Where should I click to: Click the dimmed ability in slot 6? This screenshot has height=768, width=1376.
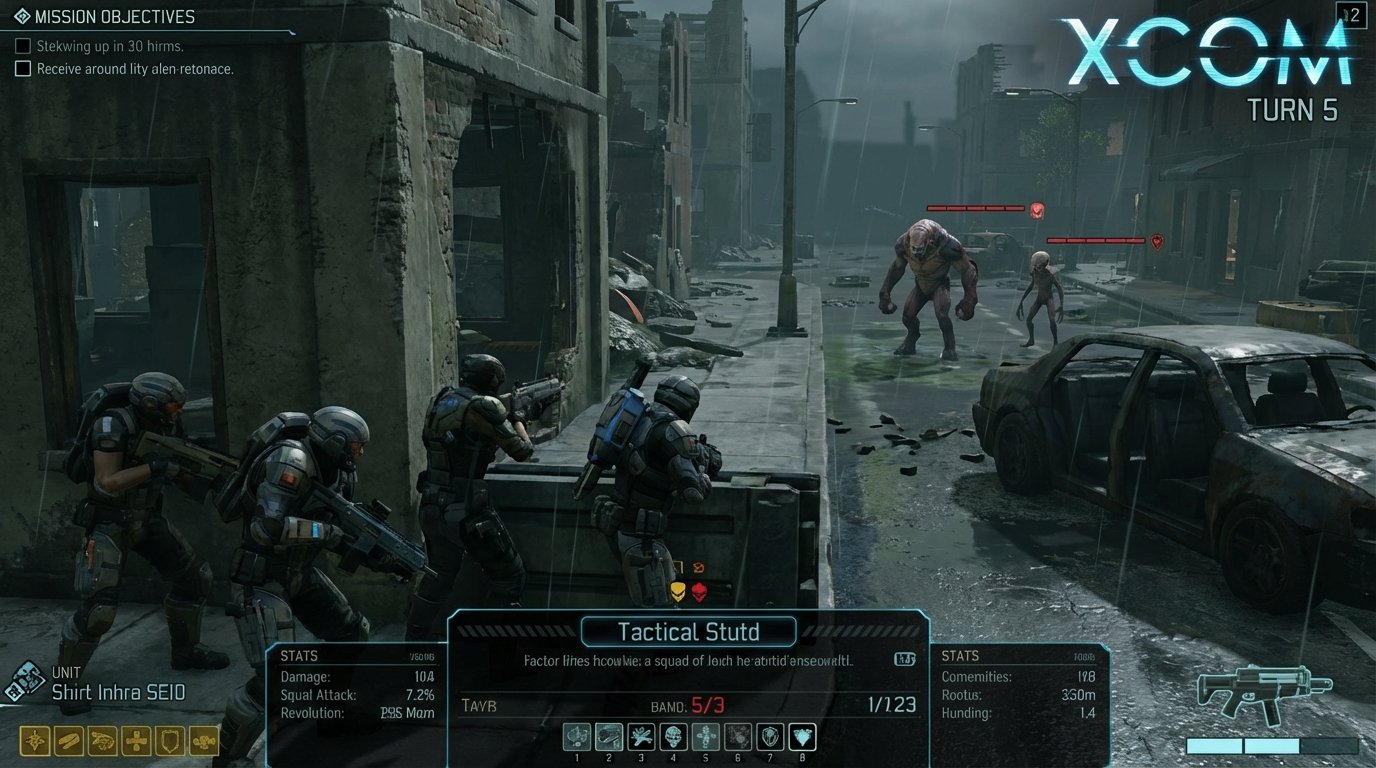pos(738,738)
